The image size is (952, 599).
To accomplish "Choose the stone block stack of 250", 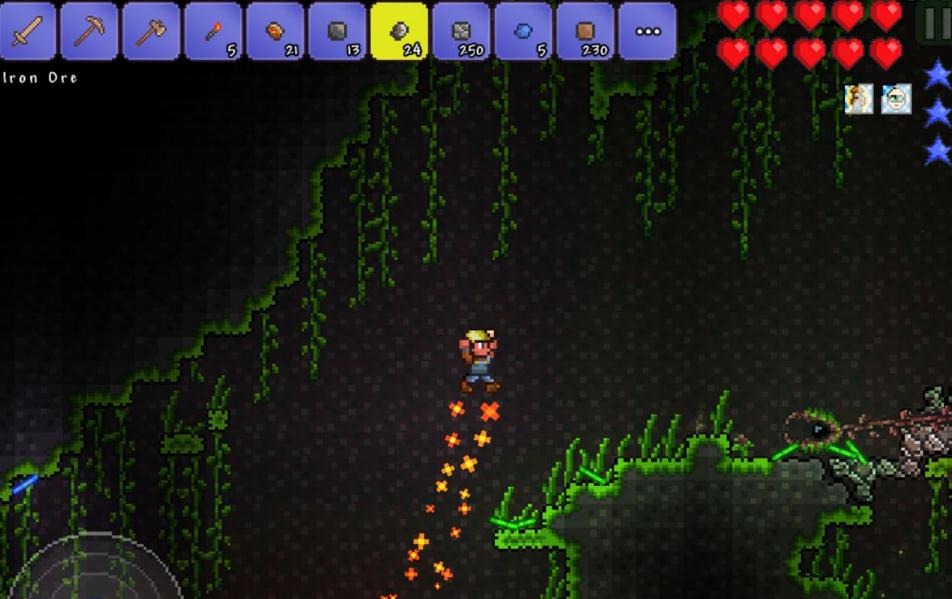I will point(461,30).
